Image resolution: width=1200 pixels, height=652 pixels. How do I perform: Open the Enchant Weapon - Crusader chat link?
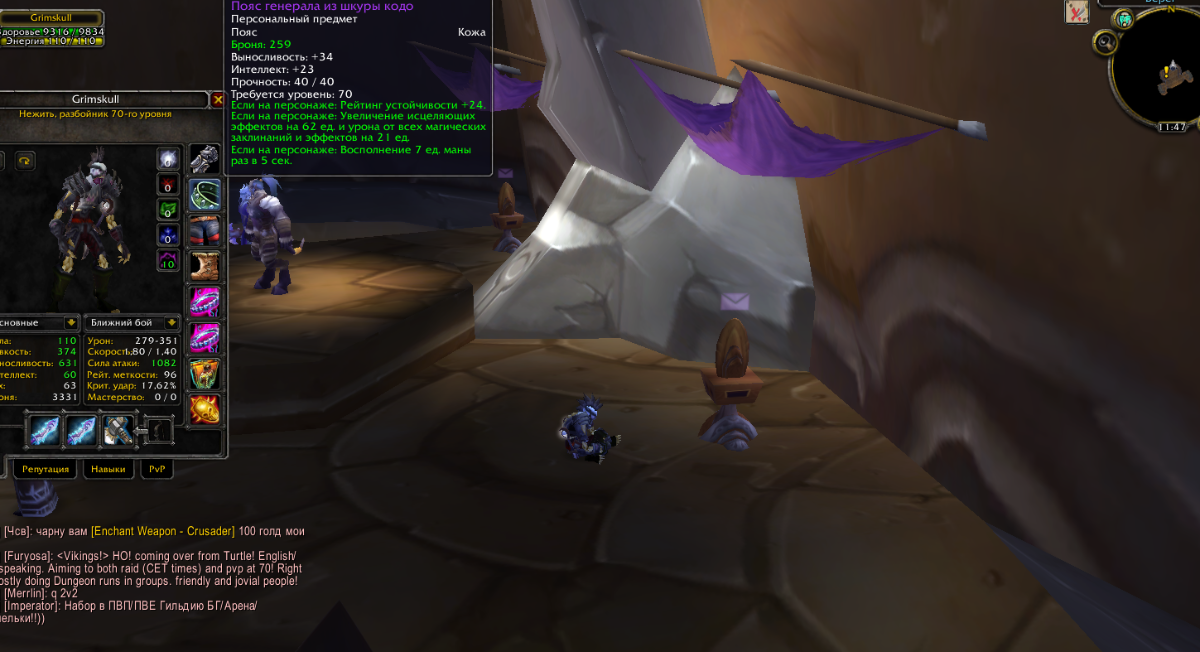point(163,531)
